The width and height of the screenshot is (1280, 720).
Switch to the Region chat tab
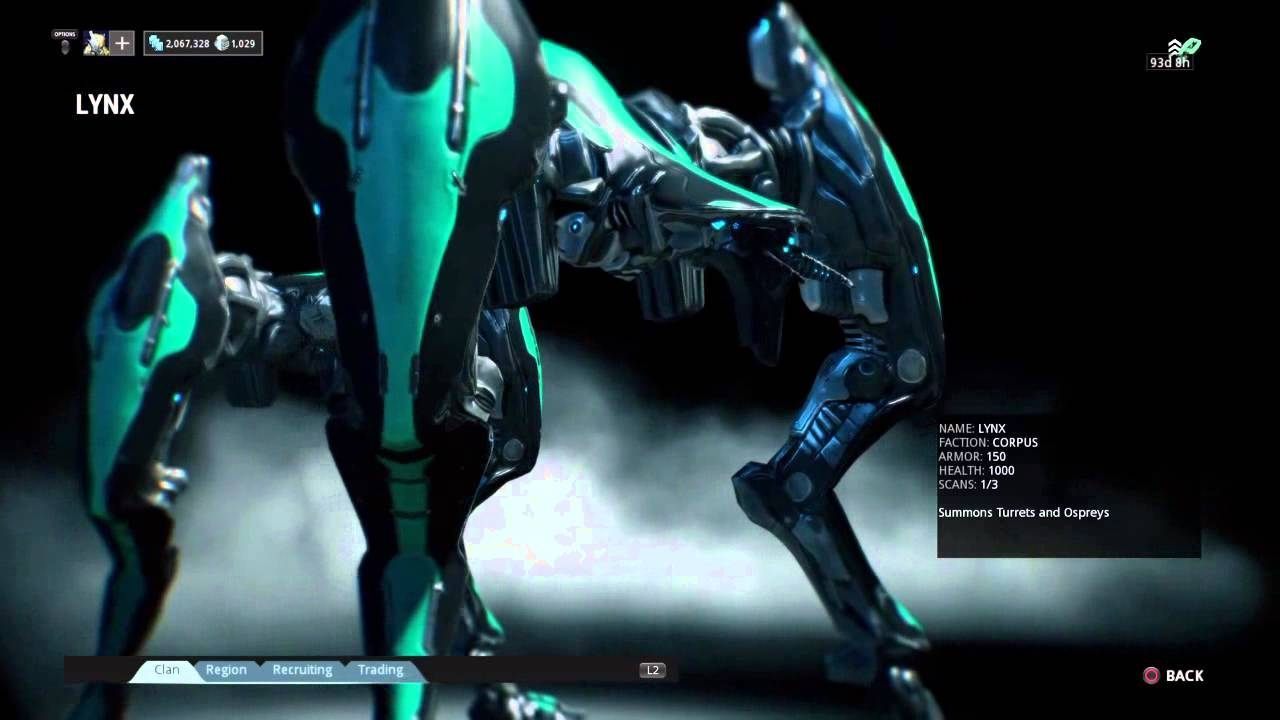[226, 669]
